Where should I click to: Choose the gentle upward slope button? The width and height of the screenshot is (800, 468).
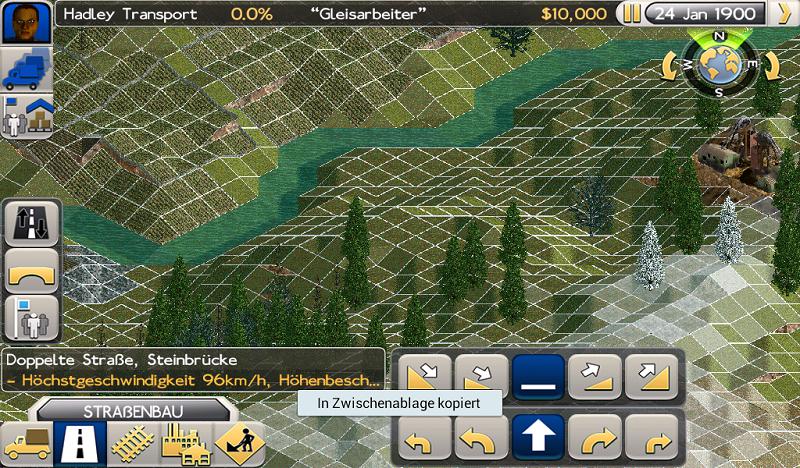click(x=595, y=379)
